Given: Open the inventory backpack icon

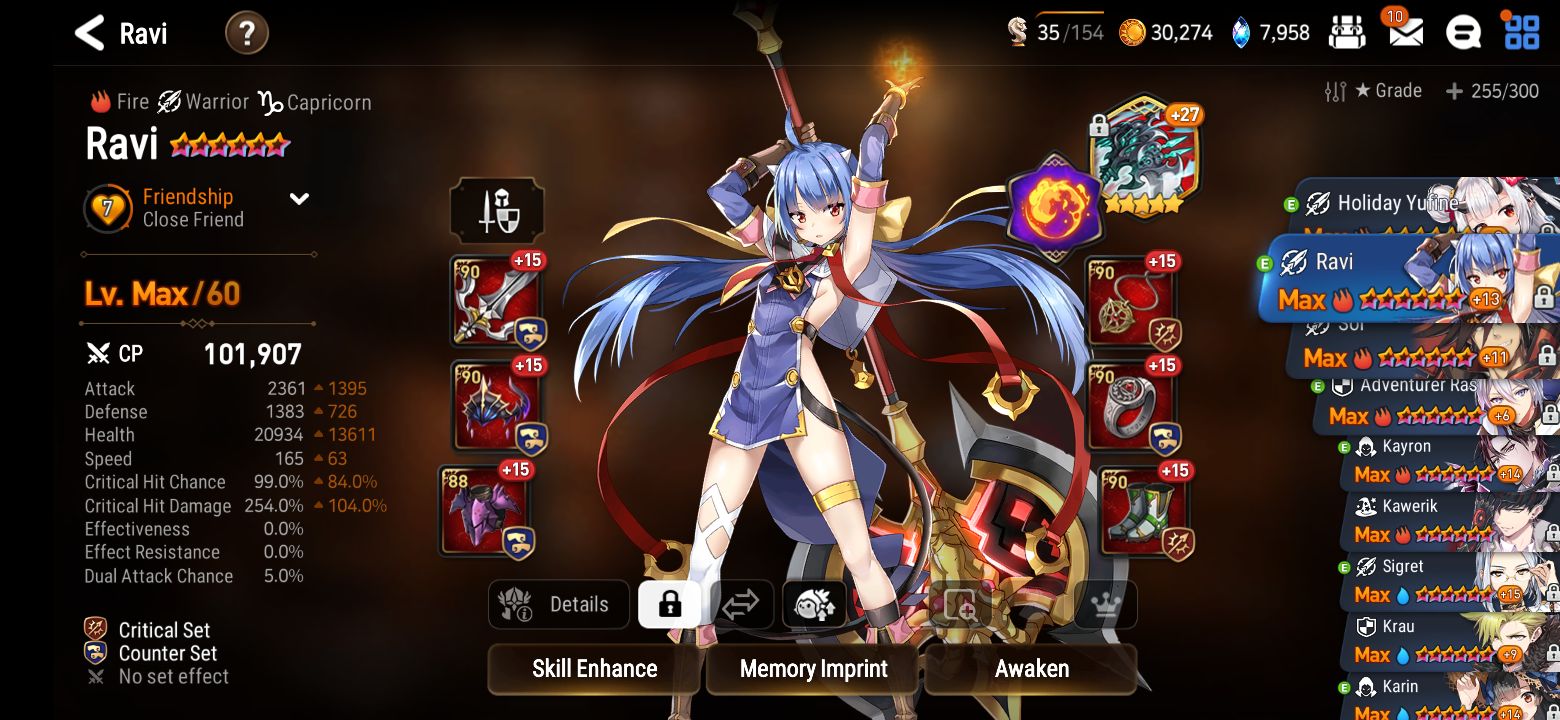Looking at the screenshot, I should pos(1347,32).
